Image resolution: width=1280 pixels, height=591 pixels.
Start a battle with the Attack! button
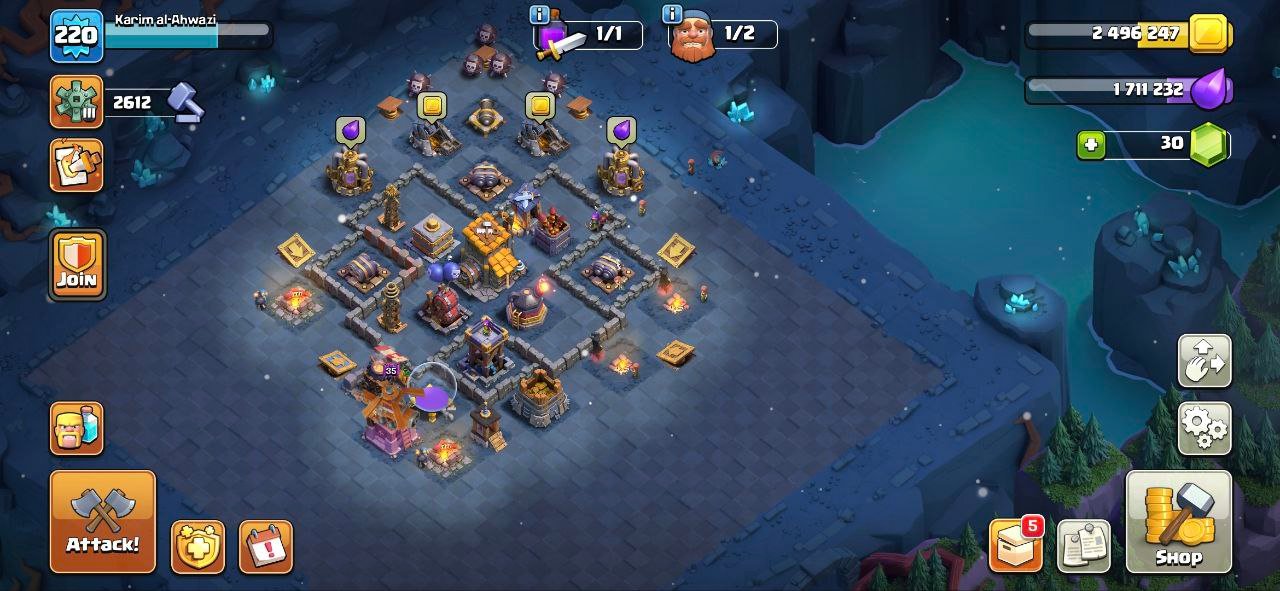(103, 521)
